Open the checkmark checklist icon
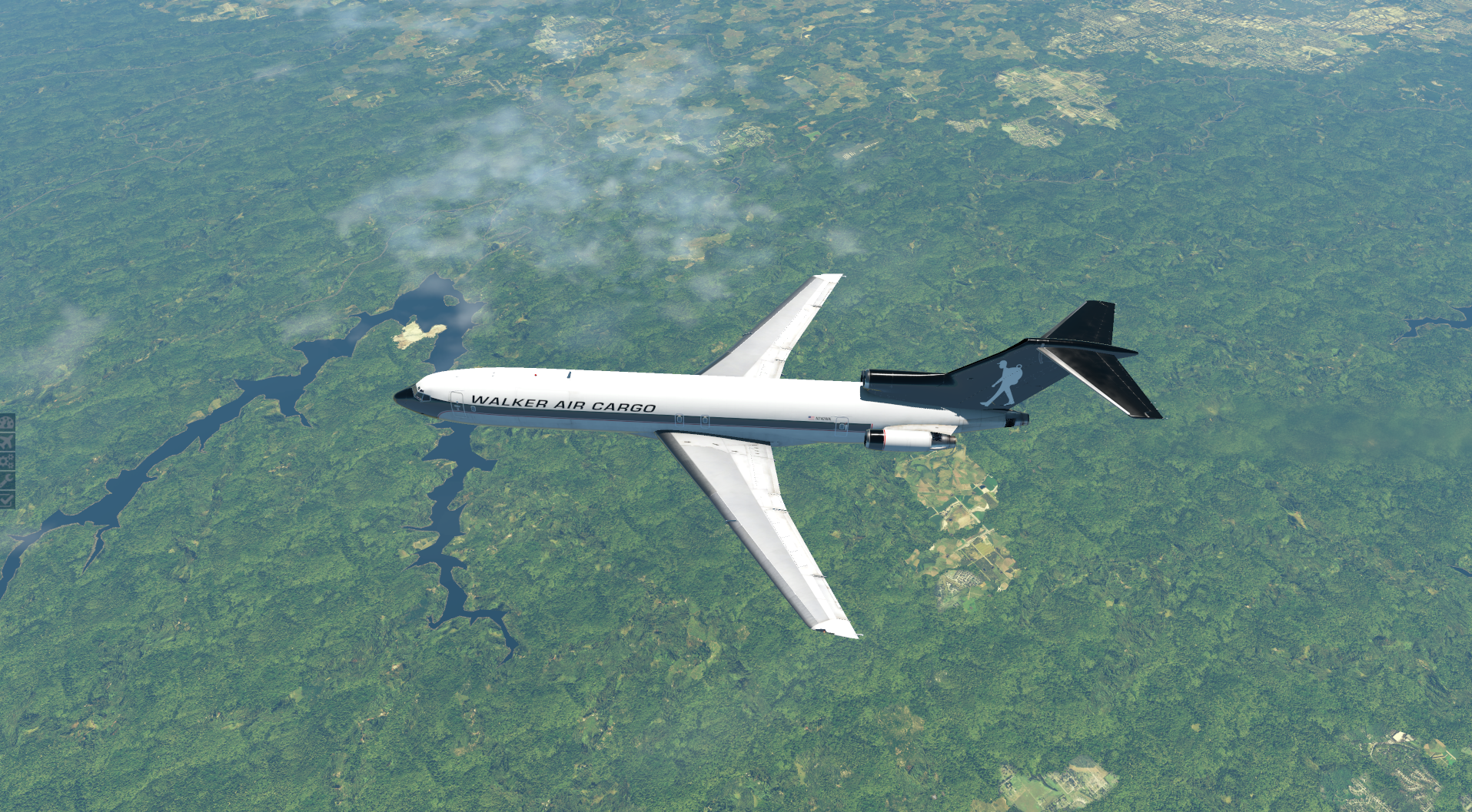Viewport: 1472px width, 812px height. [x=7, y=499]
